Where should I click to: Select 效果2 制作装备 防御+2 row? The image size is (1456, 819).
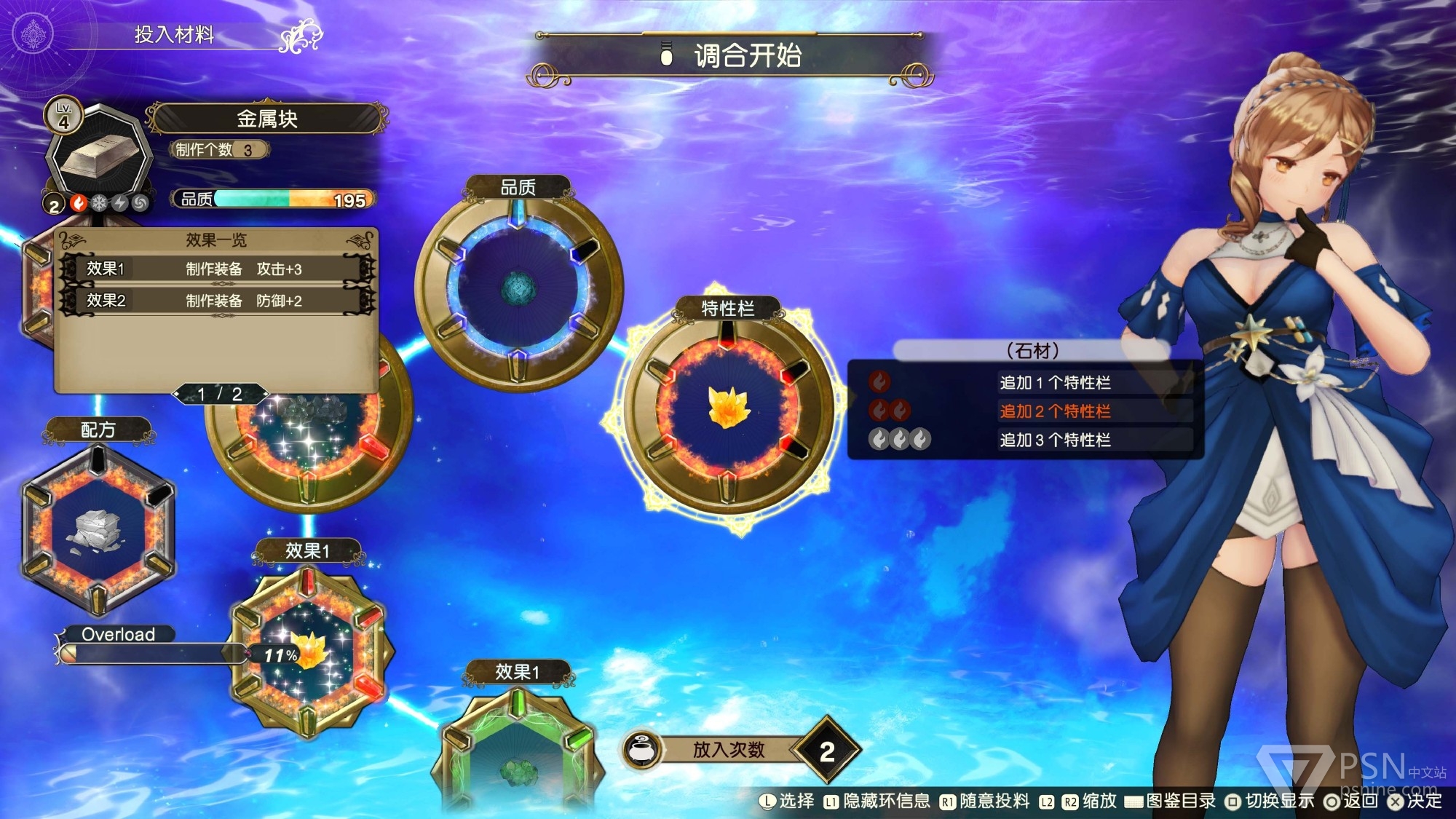pyautogui.click(x=217, y=301)
